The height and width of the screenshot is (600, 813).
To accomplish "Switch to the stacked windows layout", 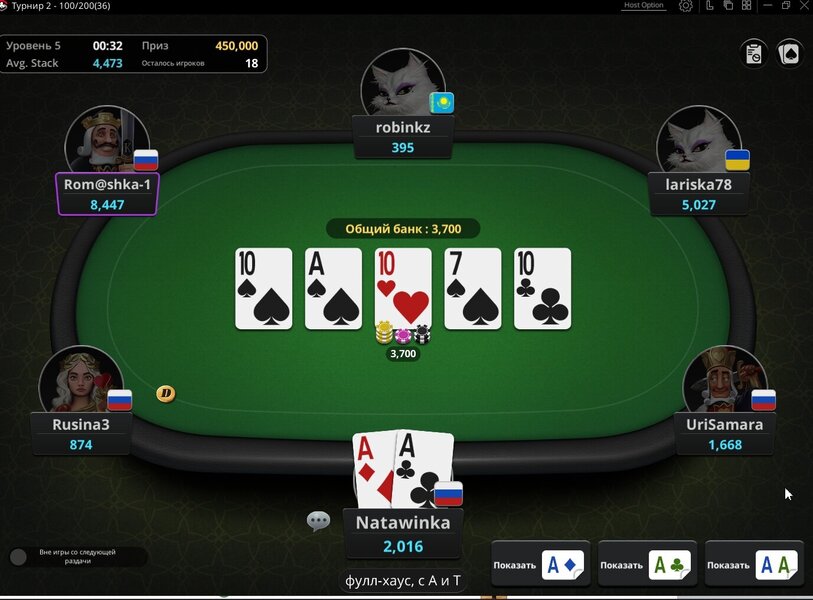I will pos(729,6).
